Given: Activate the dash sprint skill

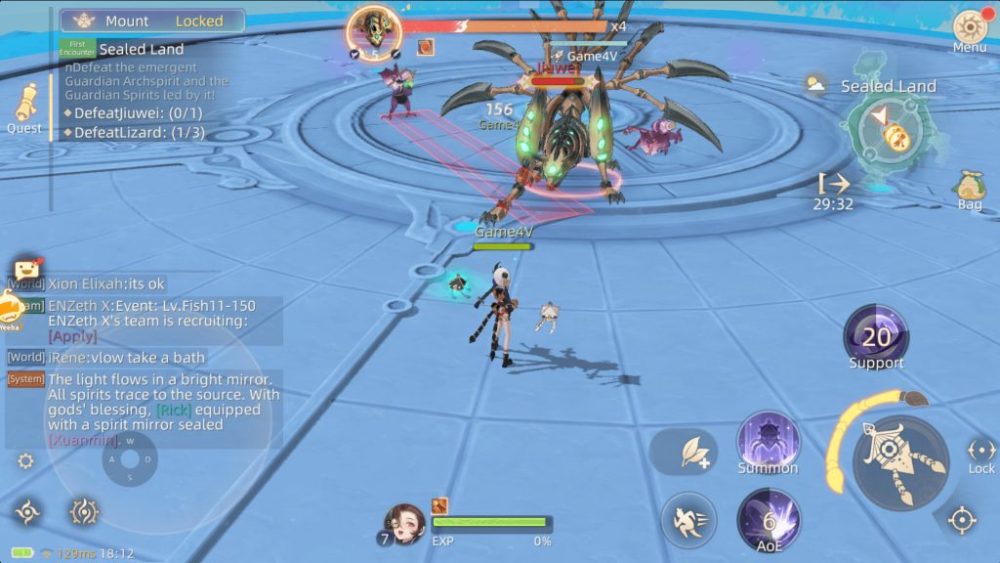Looking at the screenshot, I should point(688,520).
